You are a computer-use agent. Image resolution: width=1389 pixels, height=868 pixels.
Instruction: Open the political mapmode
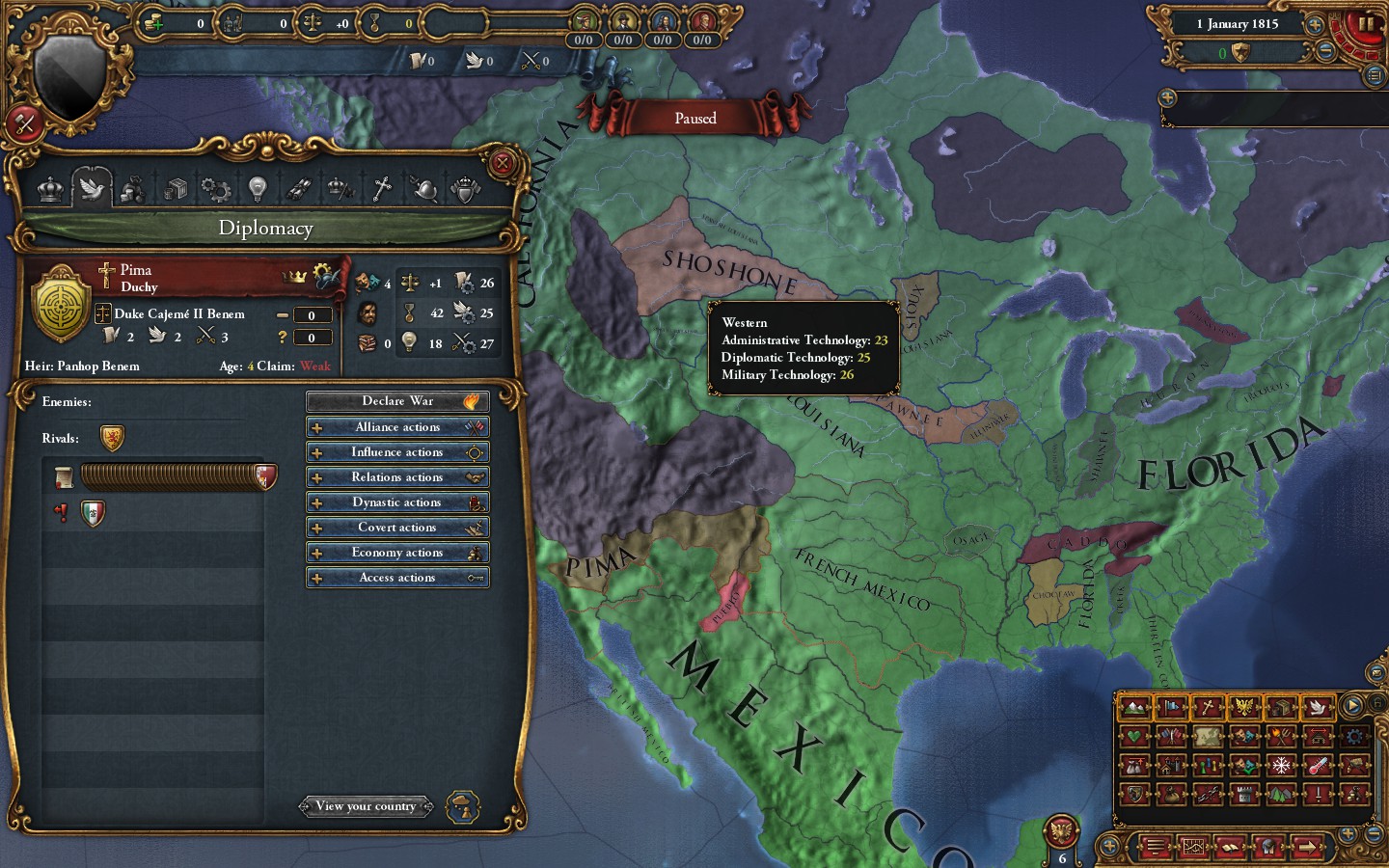click(x=1171, y=707)
